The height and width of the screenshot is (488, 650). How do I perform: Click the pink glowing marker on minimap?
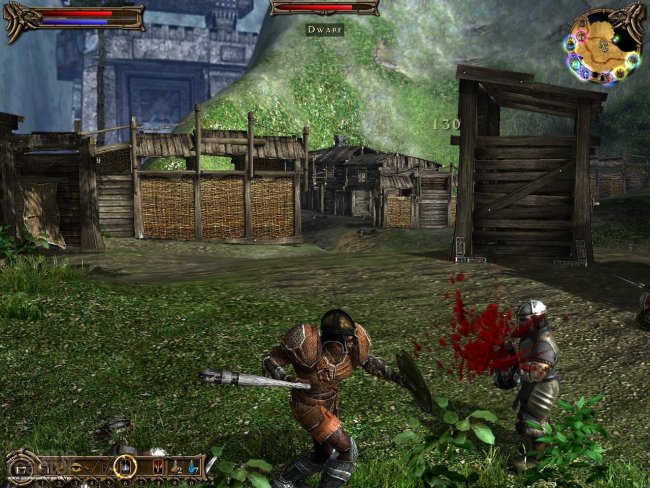(x=580, y=35)
